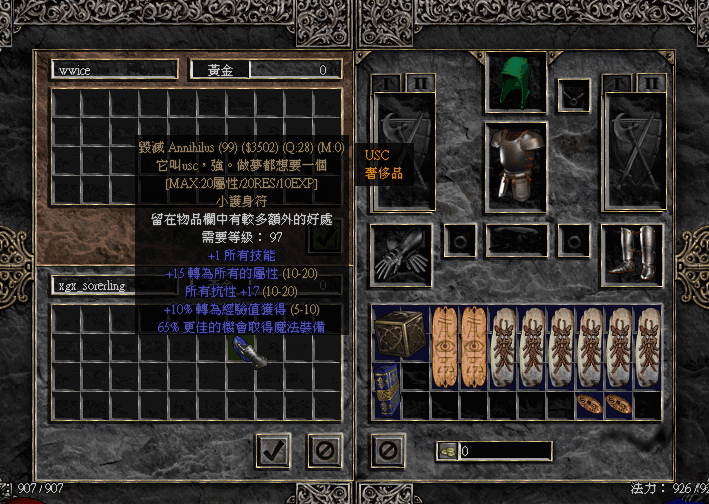Click the gold coin button in inventory

tap(445, 451)
